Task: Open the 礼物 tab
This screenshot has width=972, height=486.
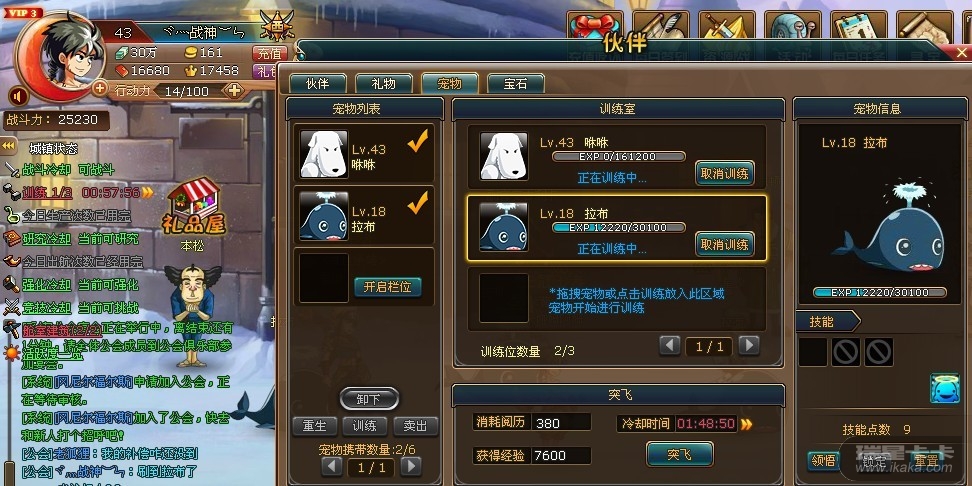Action: click(x=383, y=84)
